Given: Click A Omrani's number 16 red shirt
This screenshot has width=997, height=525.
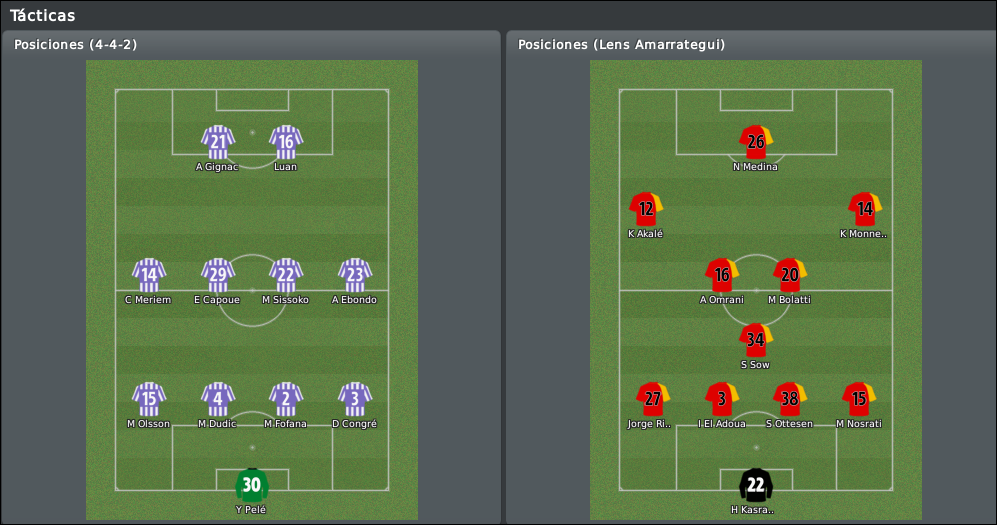Looking at the screenshot, I should 721,275.
